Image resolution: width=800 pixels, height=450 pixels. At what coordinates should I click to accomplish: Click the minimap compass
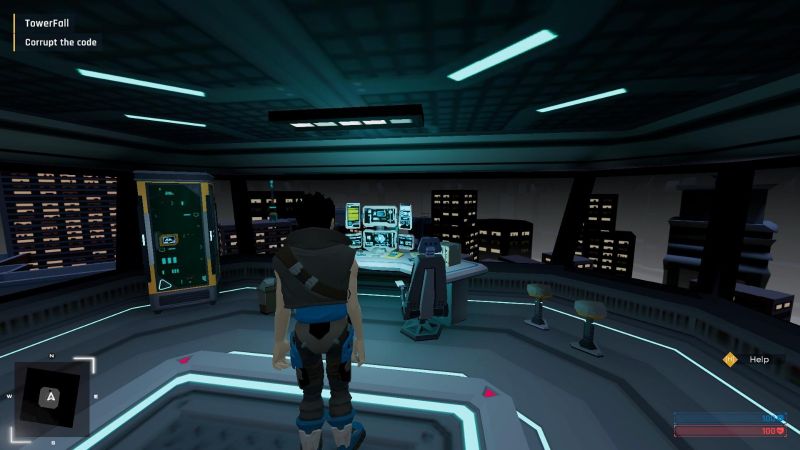click(52, 397)
